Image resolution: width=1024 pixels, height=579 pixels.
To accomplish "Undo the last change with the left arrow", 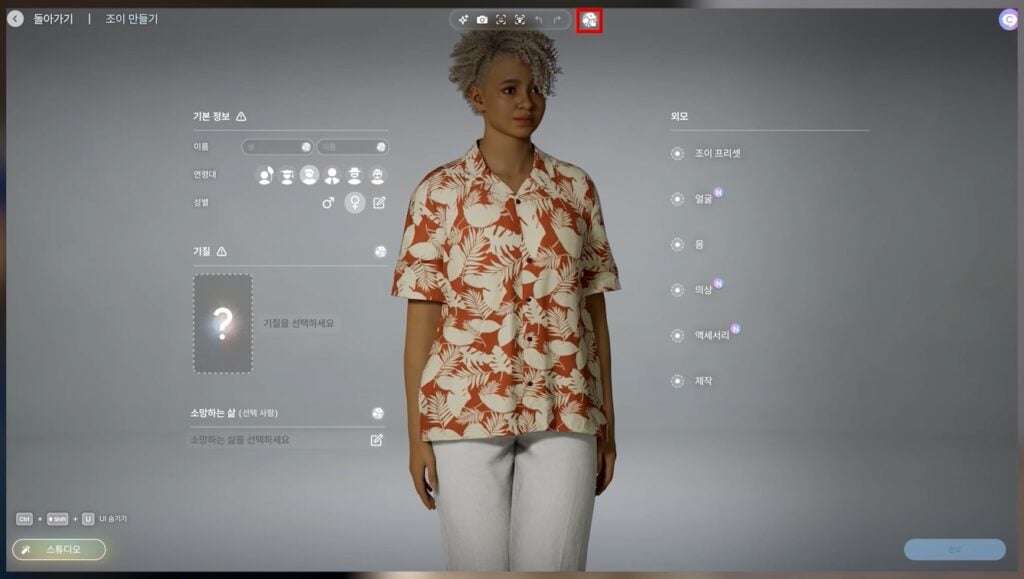I will [x=538, y=20].
